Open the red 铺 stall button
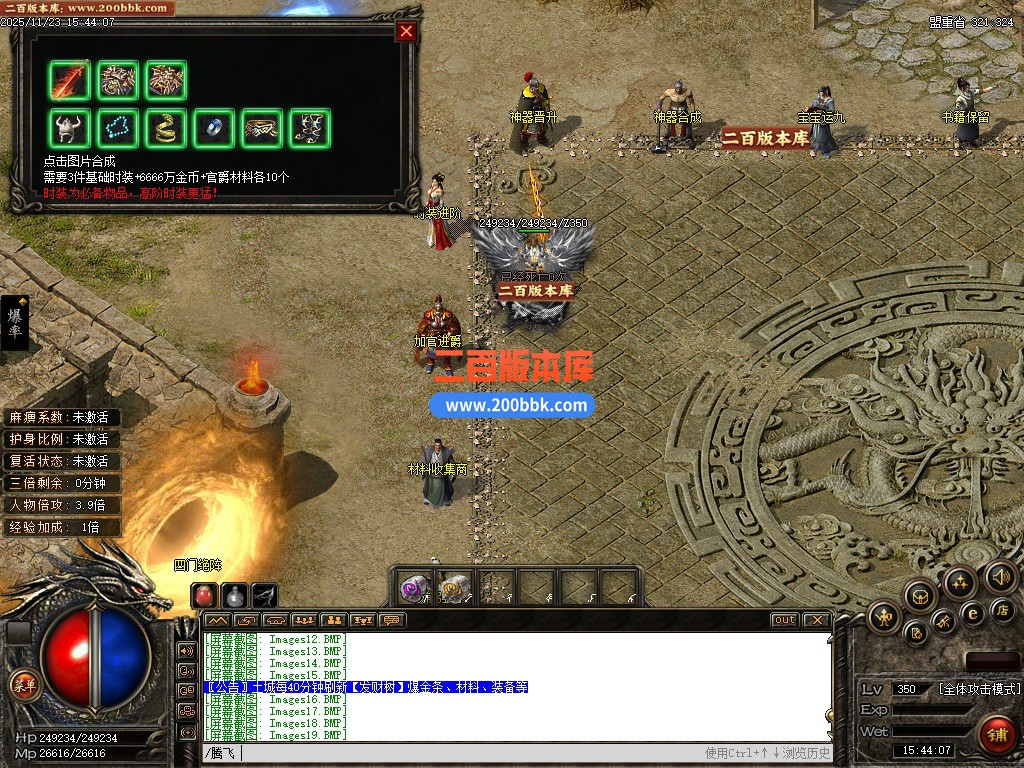Viewport: 1024px width, 768px height. pos(996,734)
